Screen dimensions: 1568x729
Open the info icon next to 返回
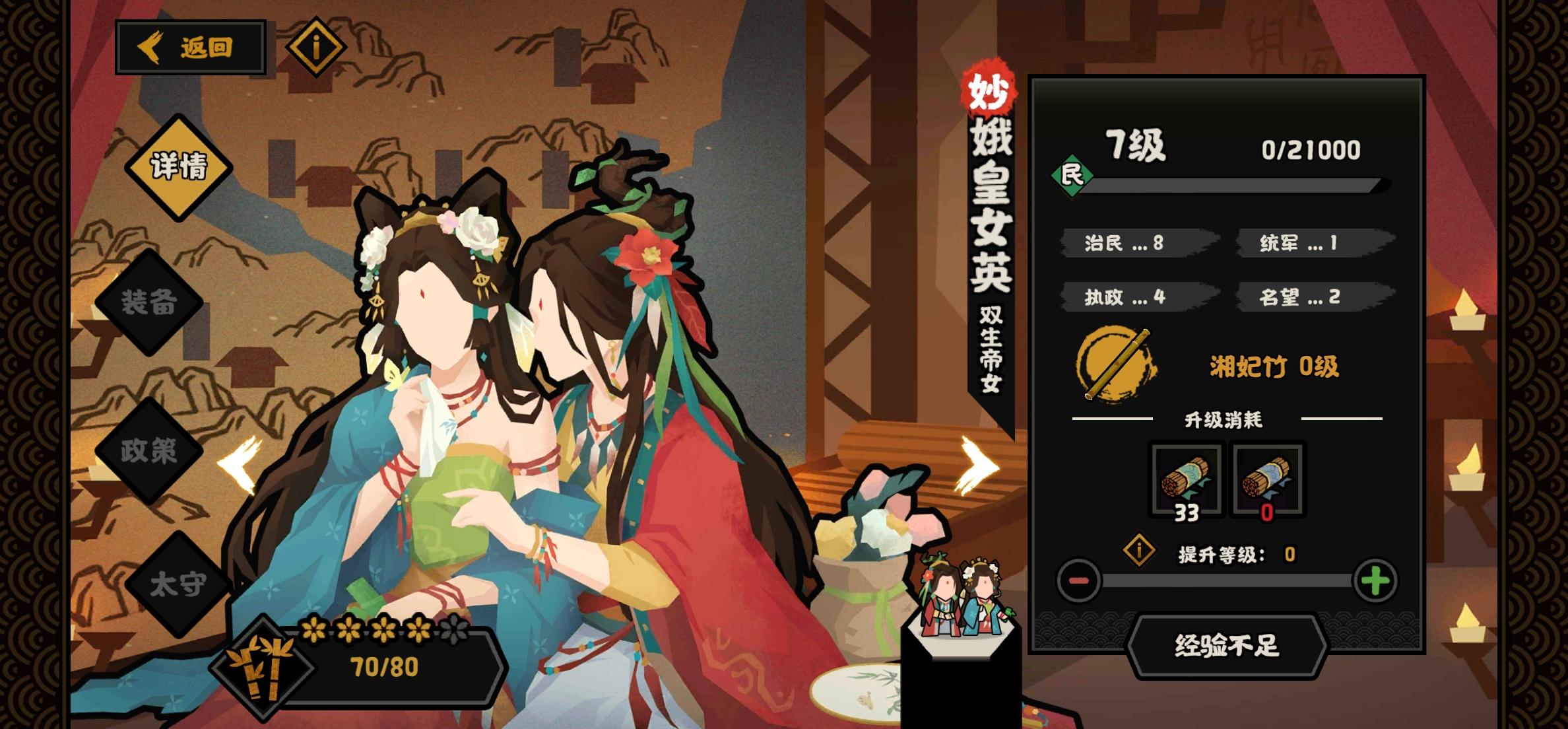click(x=312, y=46)
